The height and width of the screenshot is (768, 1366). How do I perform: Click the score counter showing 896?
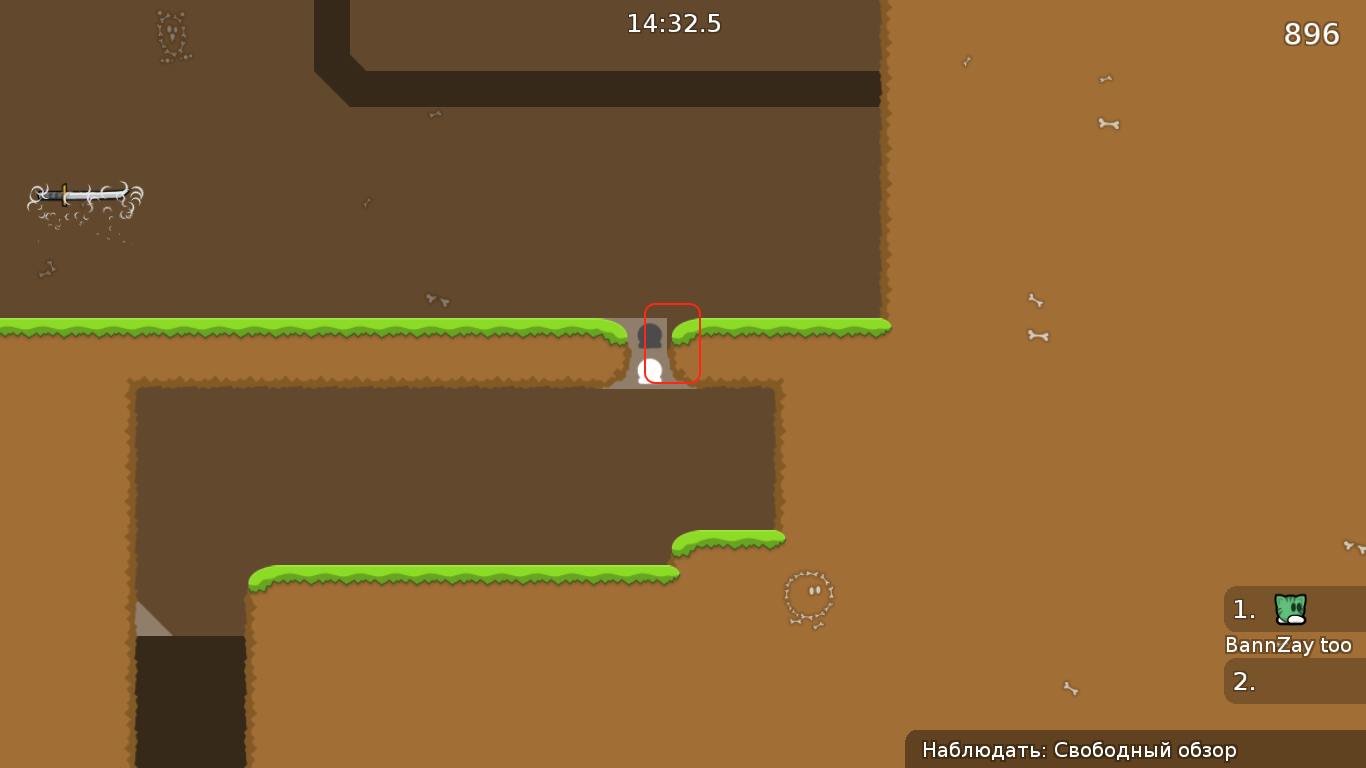1312,35
